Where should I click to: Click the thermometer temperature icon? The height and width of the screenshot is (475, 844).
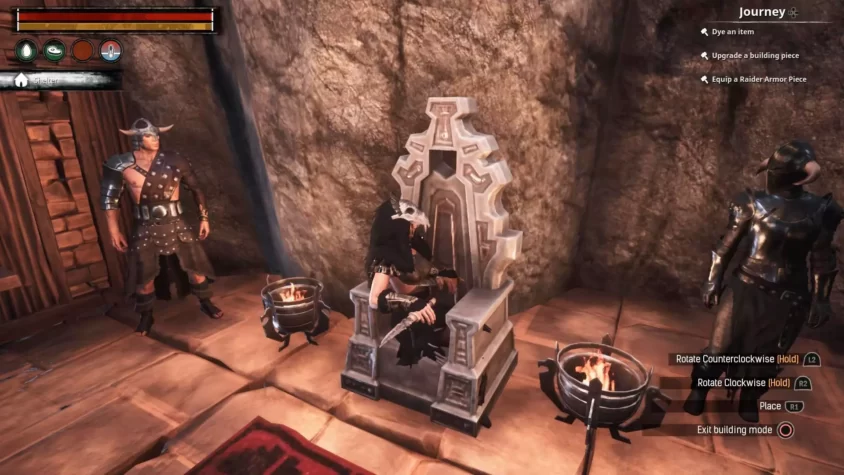111,50
